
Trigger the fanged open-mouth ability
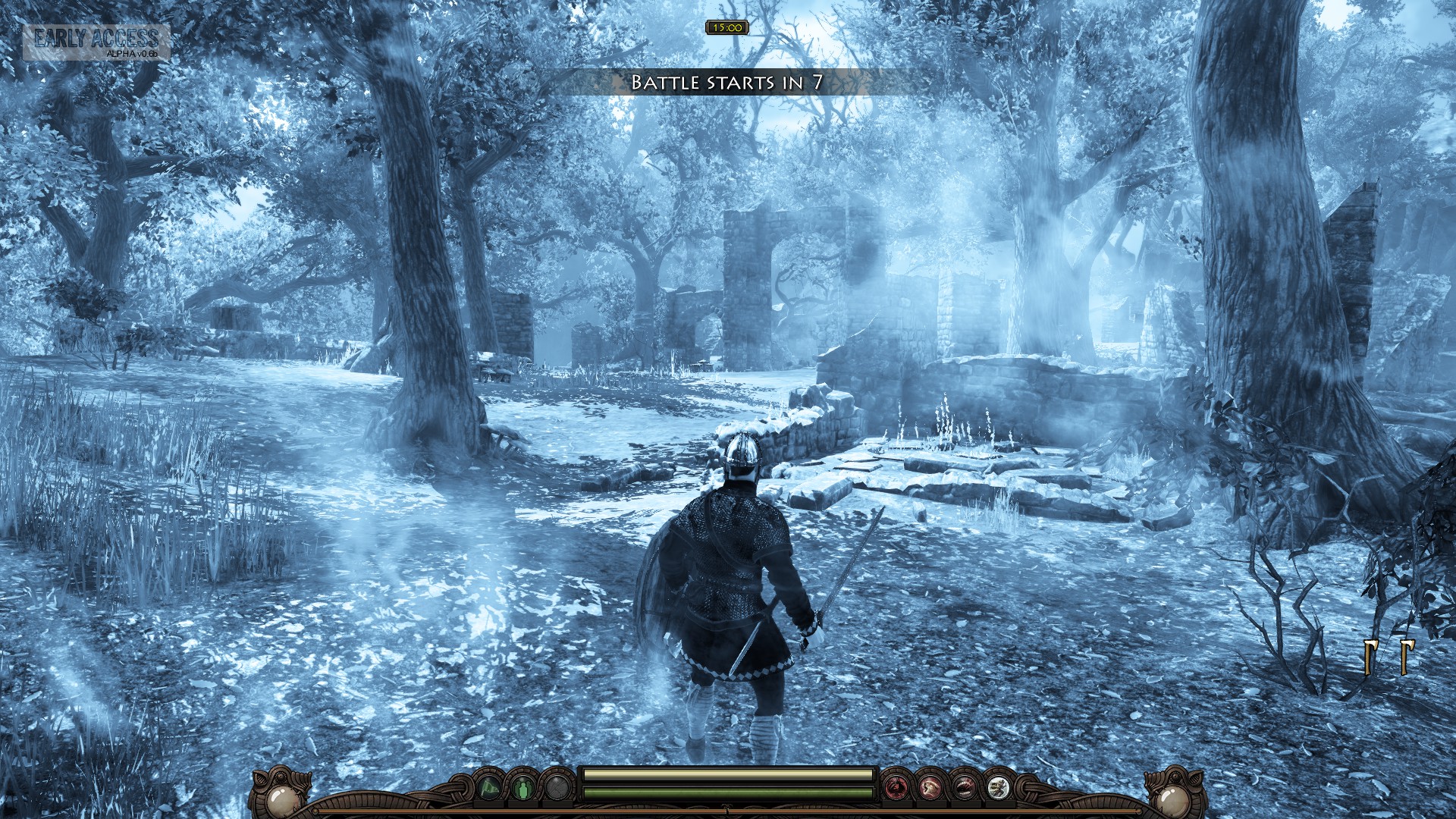coord(964,789)
